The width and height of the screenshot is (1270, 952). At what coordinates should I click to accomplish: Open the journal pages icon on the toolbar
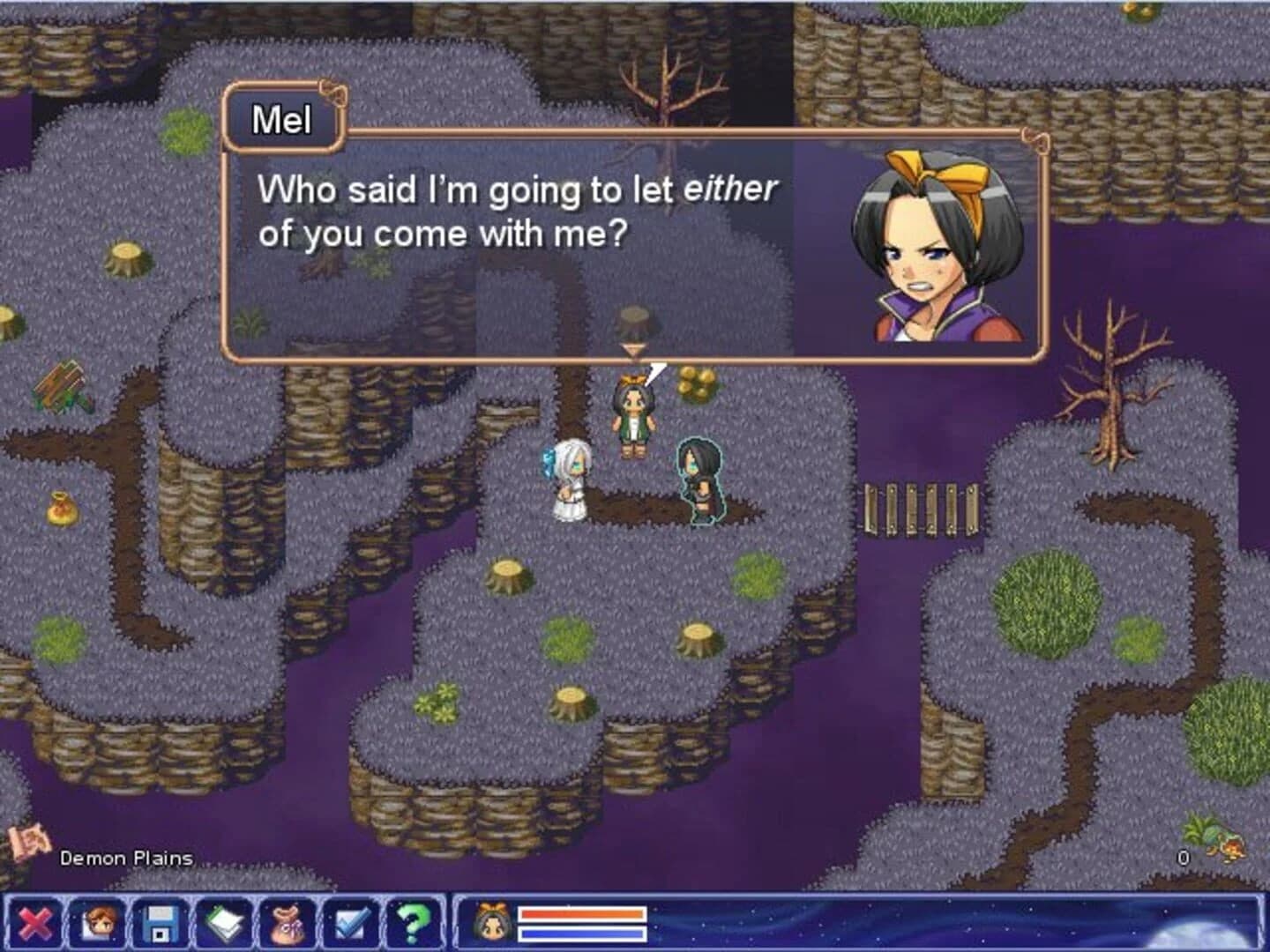pyautogui.click(x=223, y=922)
